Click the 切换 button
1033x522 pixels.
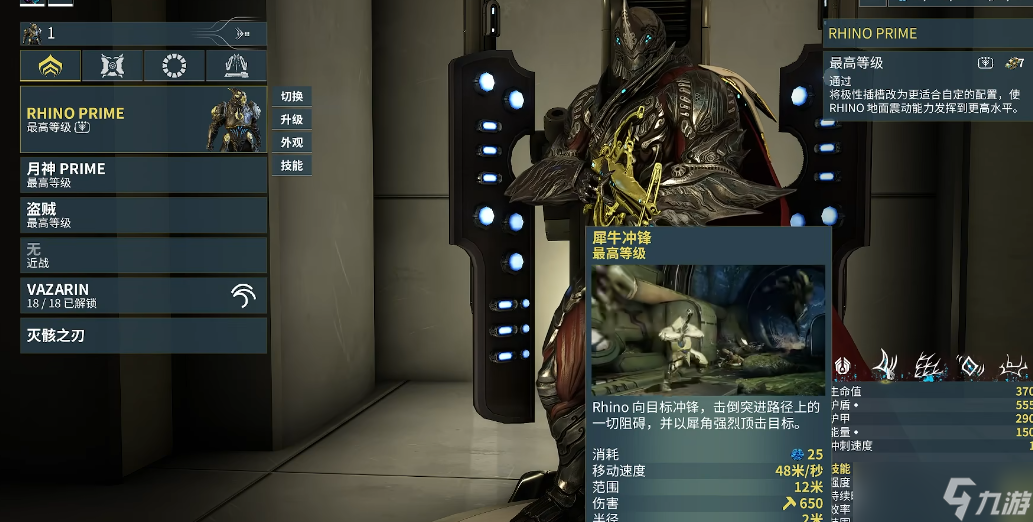pos(291,97)
